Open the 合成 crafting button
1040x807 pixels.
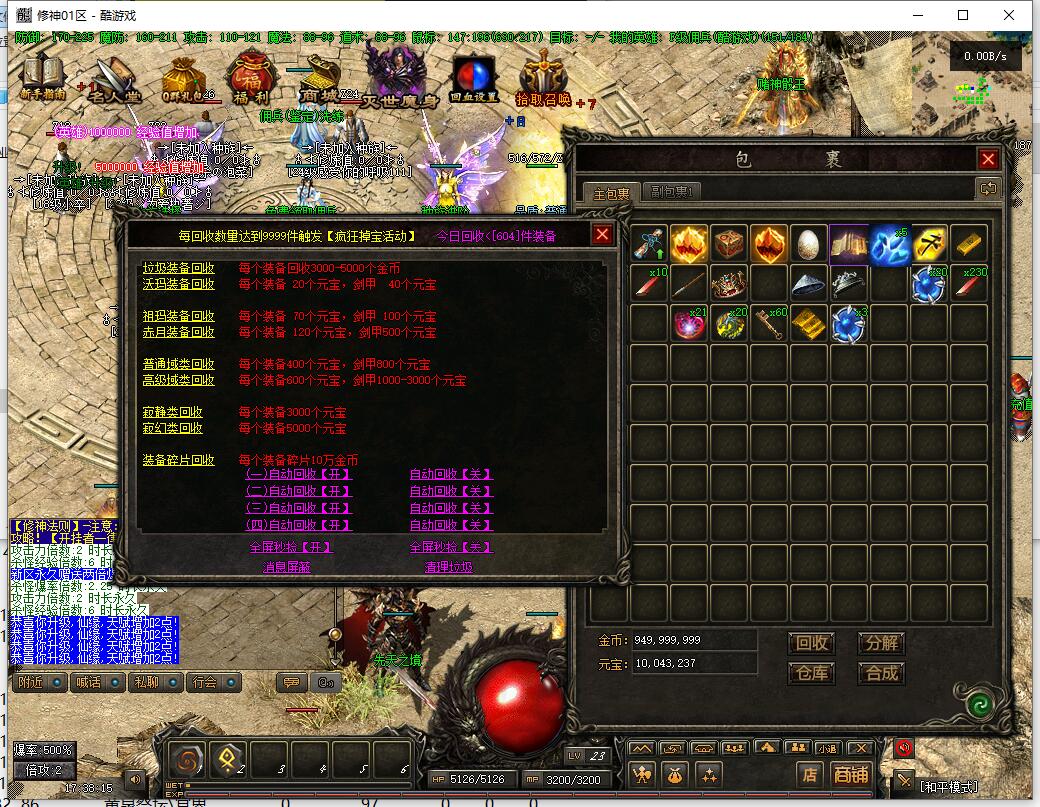tap(881, 673)
